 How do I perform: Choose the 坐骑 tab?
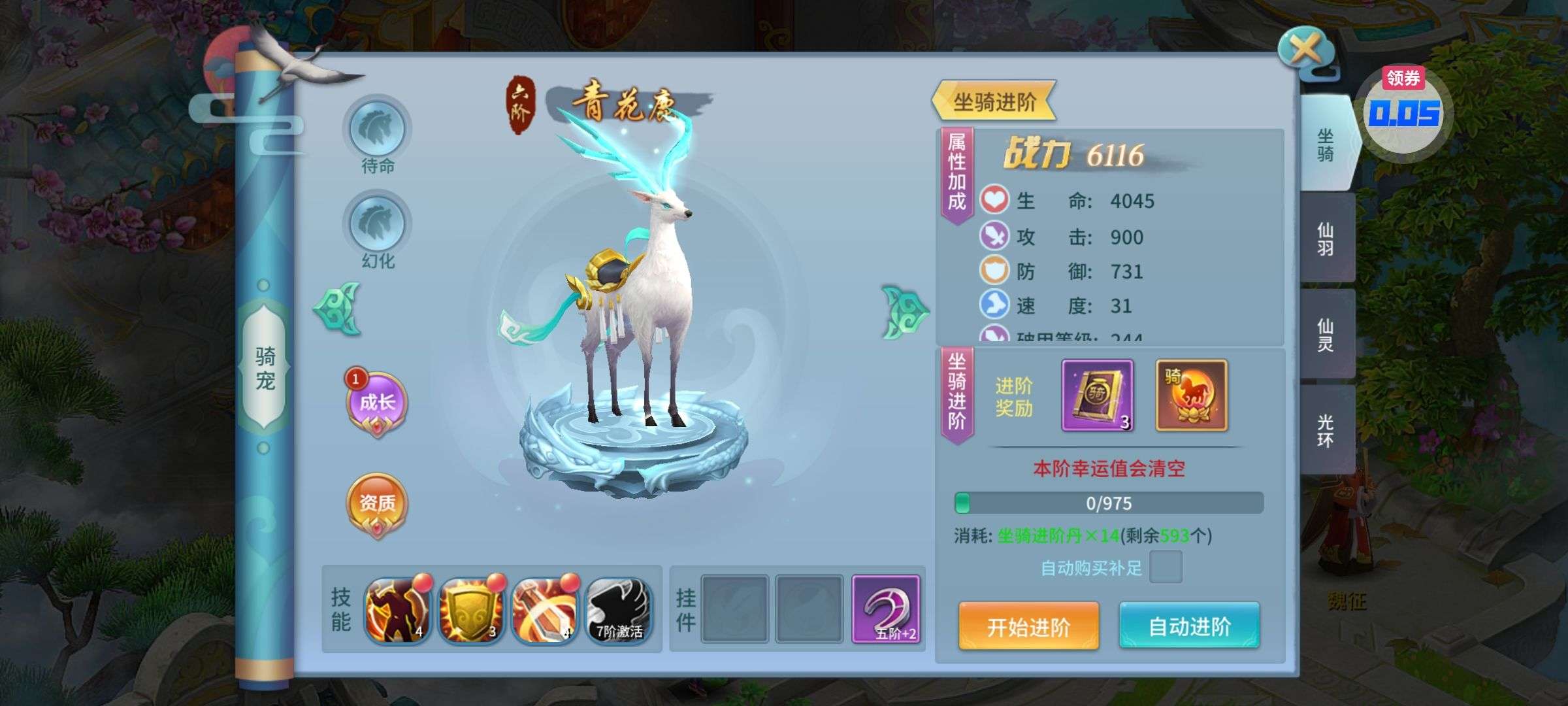[1326, 144]
